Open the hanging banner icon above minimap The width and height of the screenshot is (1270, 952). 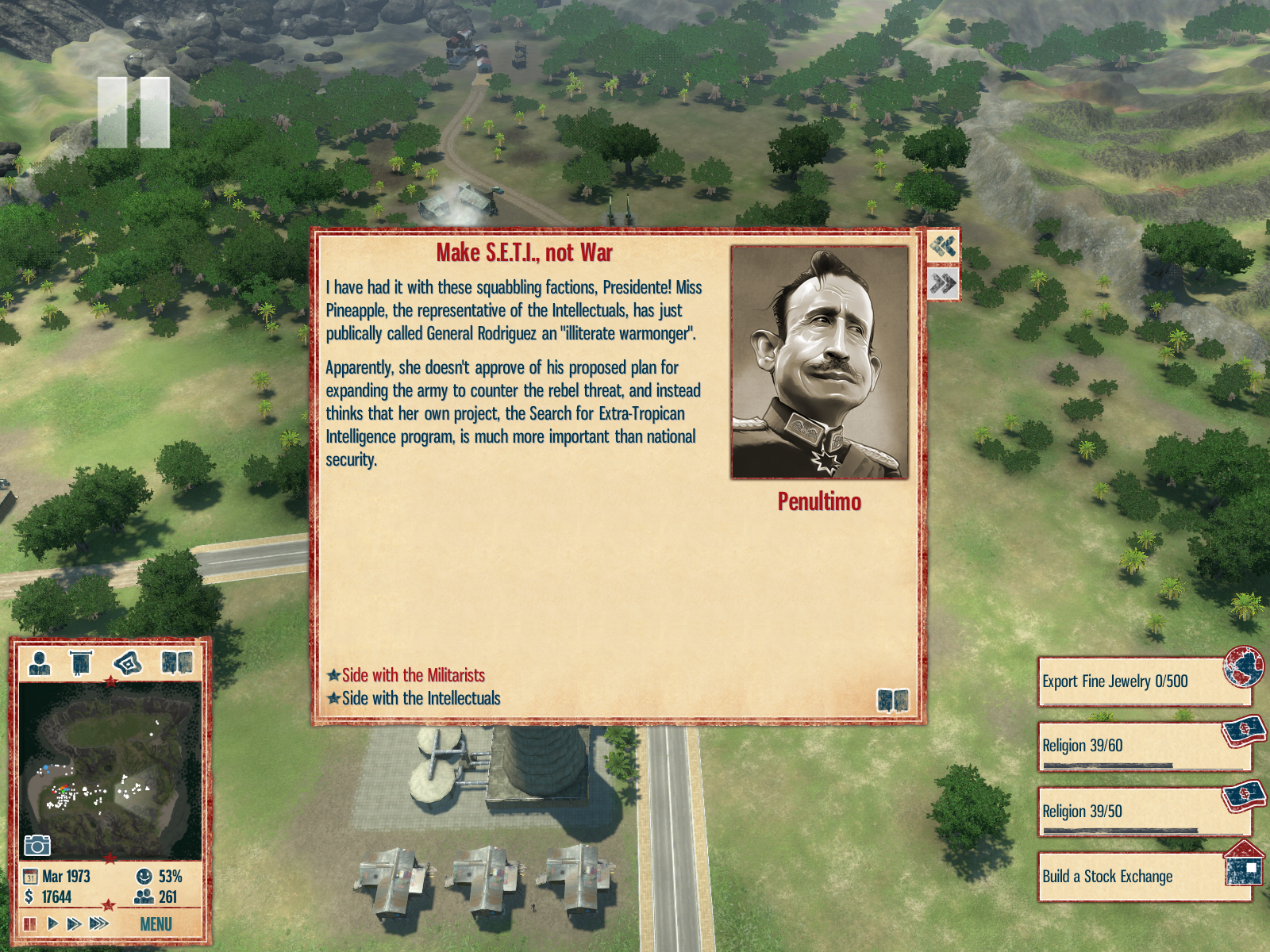point(81,662)
